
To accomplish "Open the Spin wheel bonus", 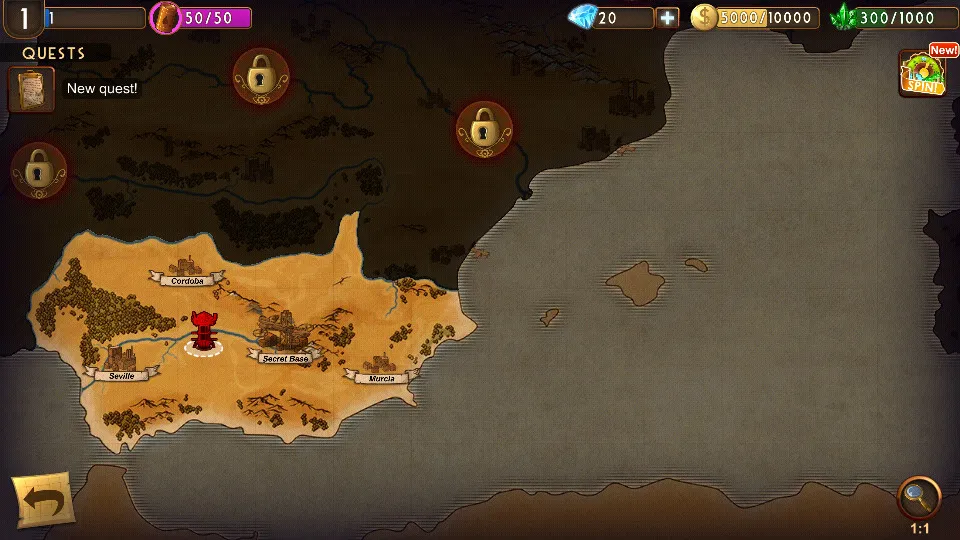I will click(922, 74).
